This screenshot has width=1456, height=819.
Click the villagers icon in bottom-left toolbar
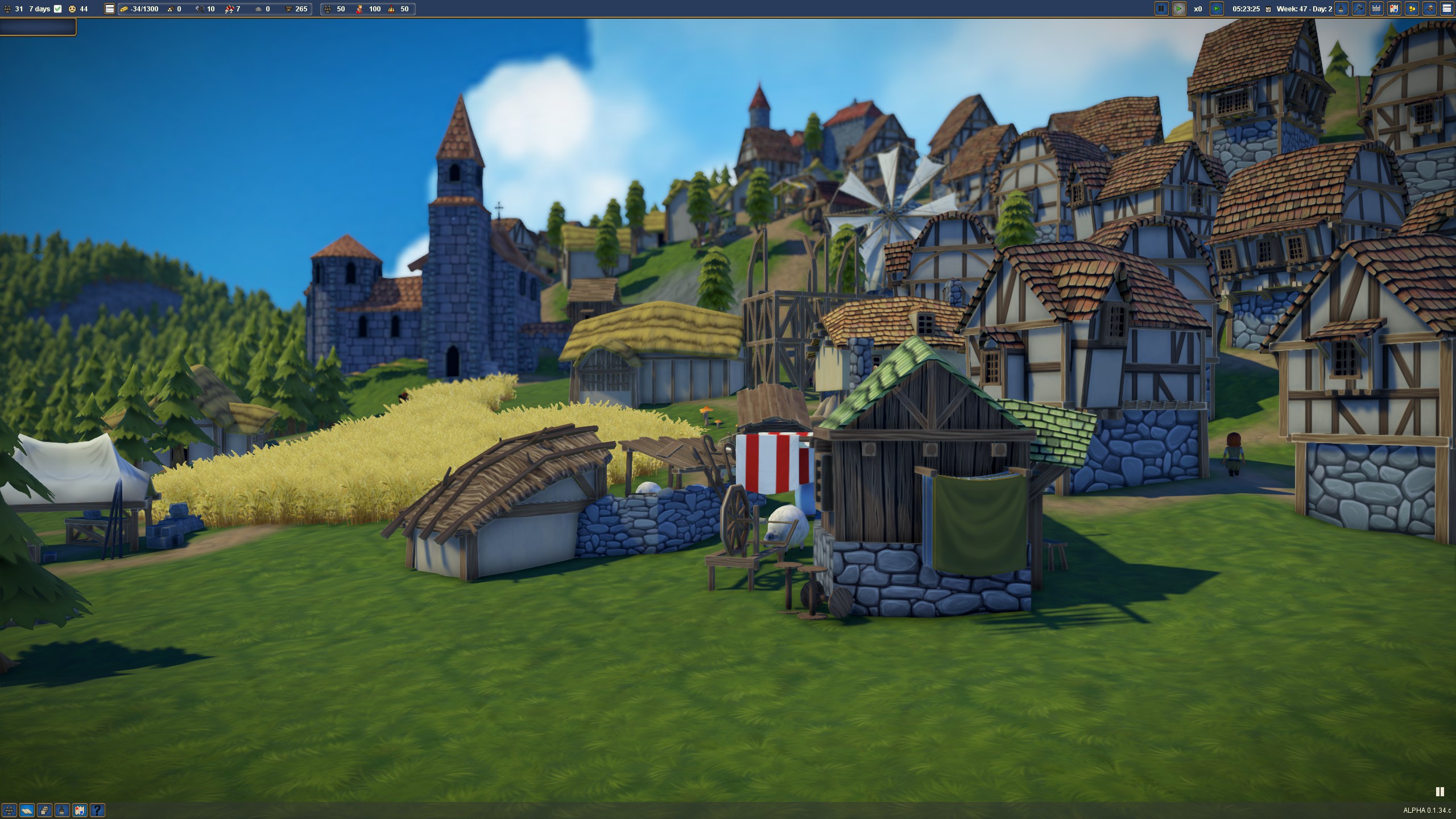tap(10, 810)
